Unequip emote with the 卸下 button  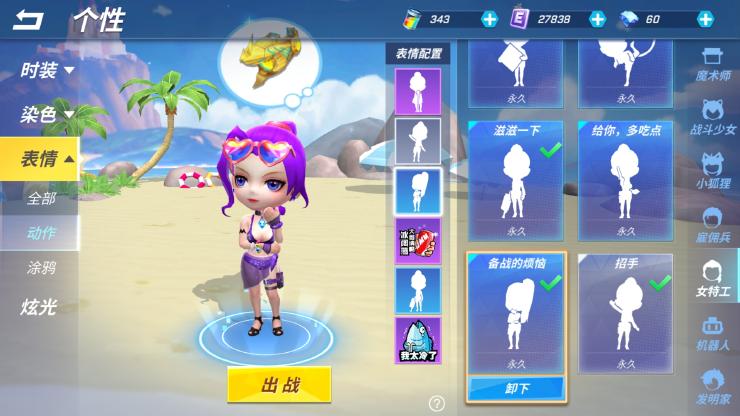[x=516, y=387]
